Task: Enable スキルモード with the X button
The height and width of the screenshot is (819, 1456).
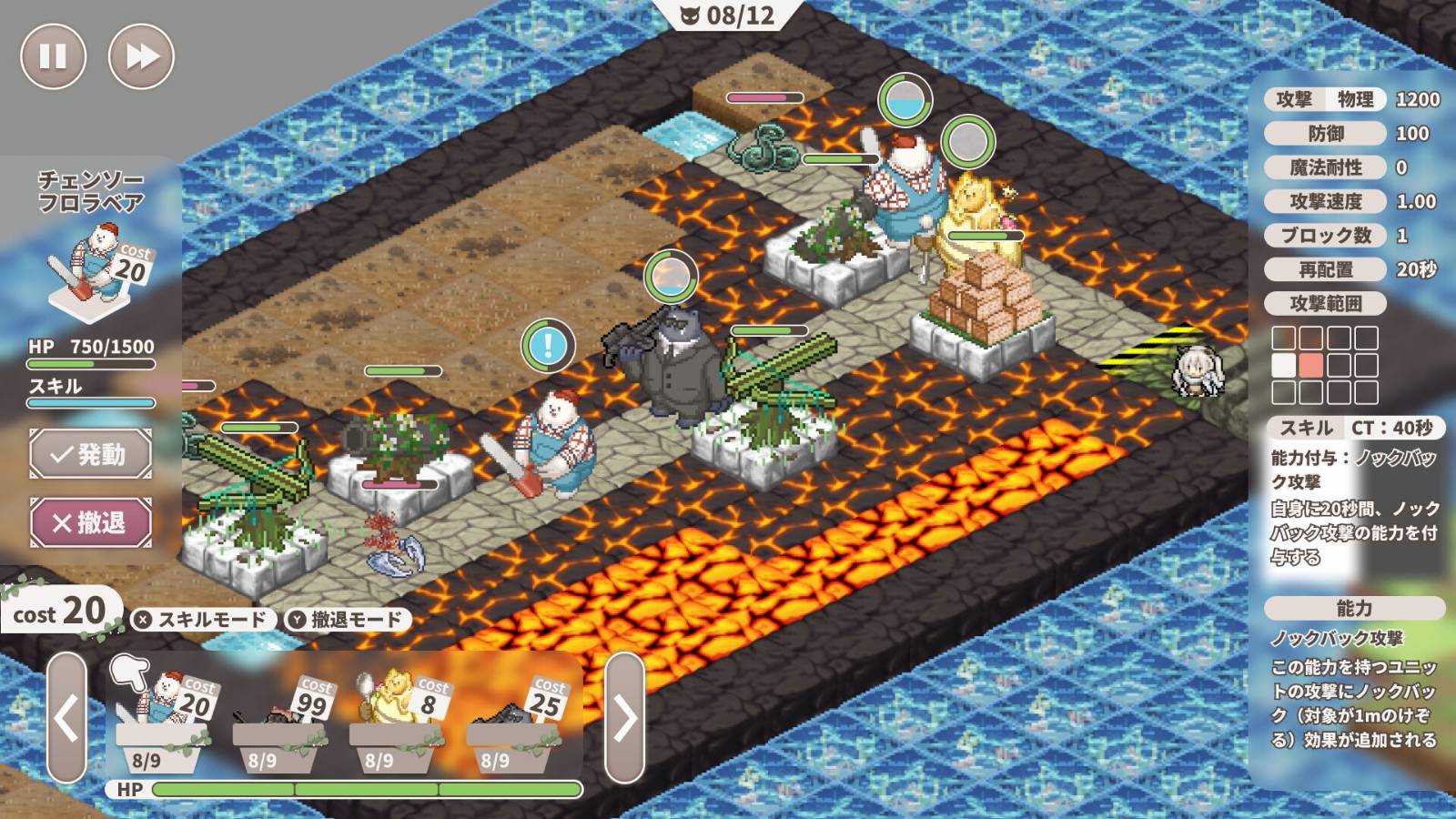Action: [x=202, y=617]
